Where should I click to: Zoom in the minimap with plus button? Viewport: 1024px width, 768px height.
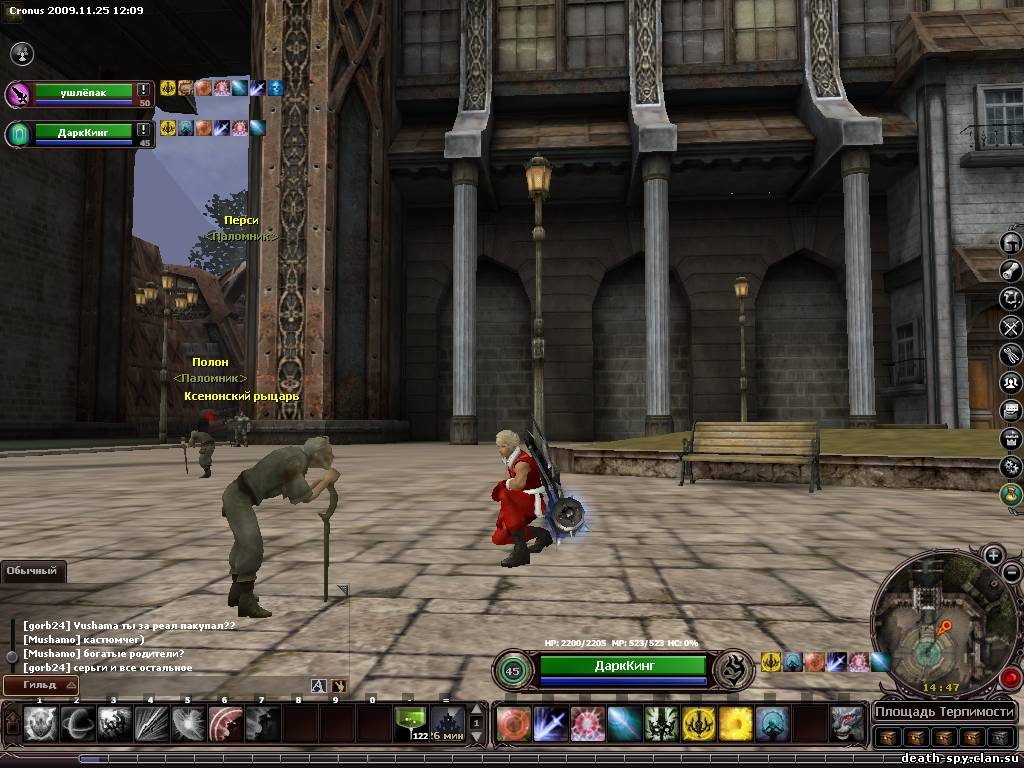pyautogui.click(x=993, y=554)
